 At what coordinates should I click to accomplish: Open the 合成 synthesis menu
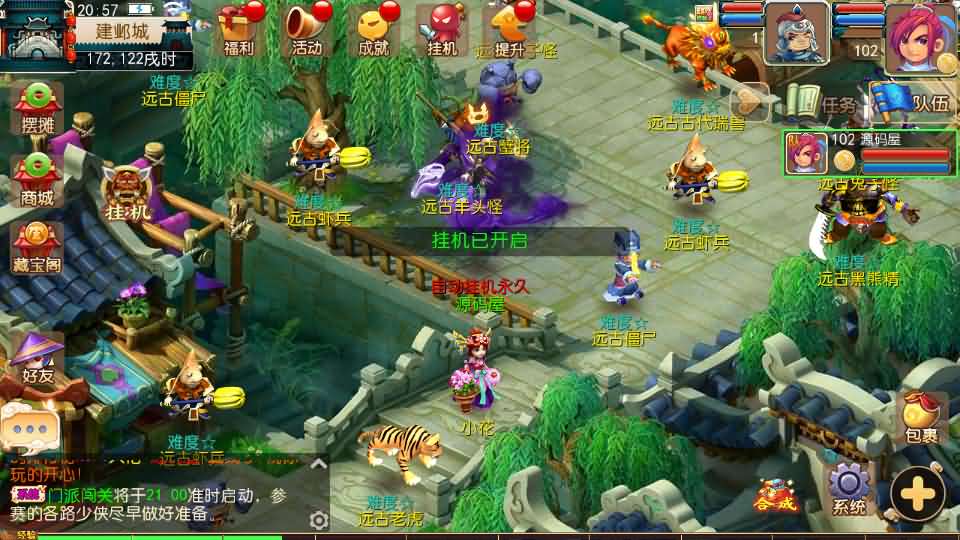pyautogui.click(x=777, y=494)
